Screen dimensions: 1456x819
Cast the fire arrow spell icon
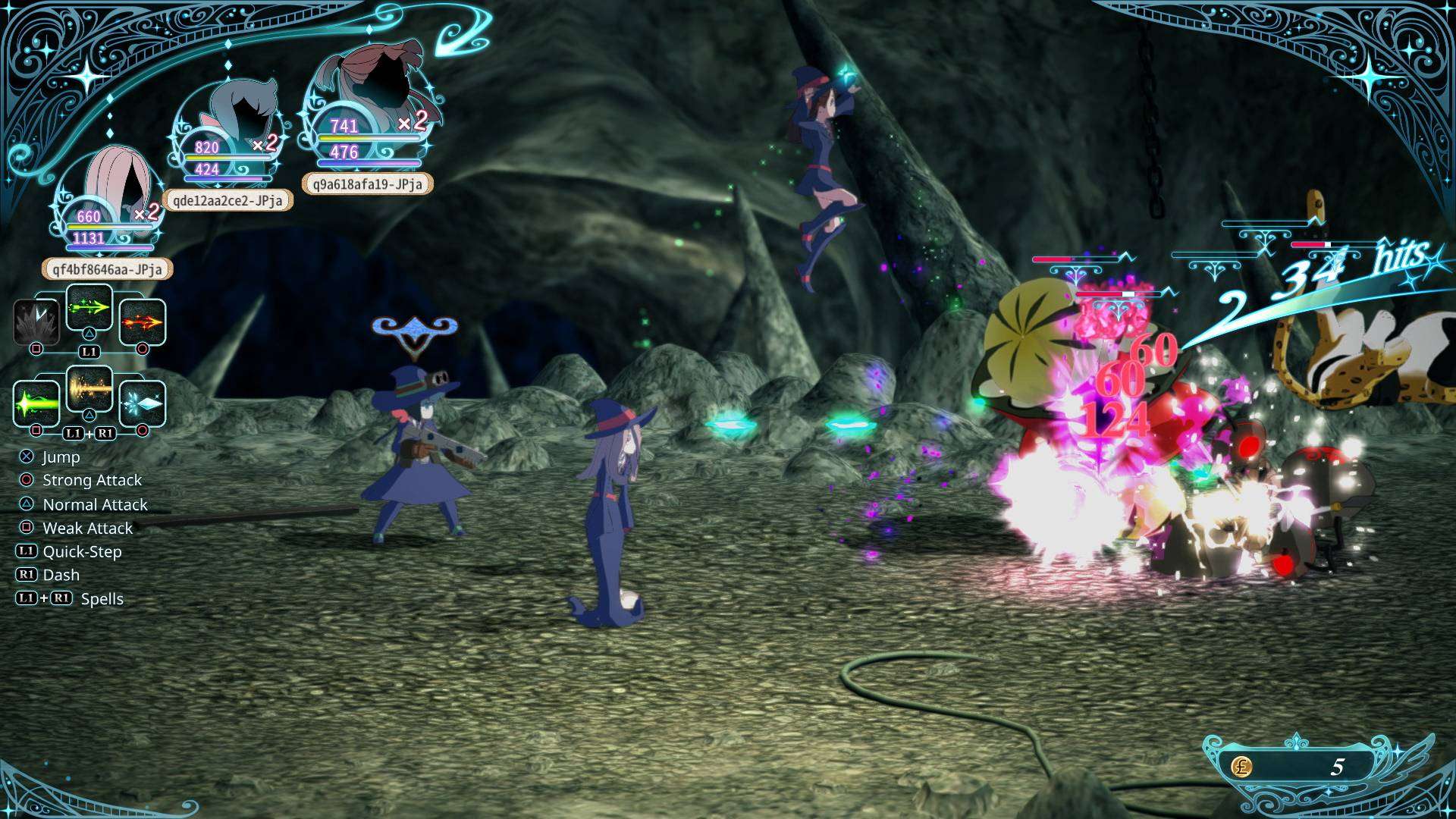click(x=143, y=322)
